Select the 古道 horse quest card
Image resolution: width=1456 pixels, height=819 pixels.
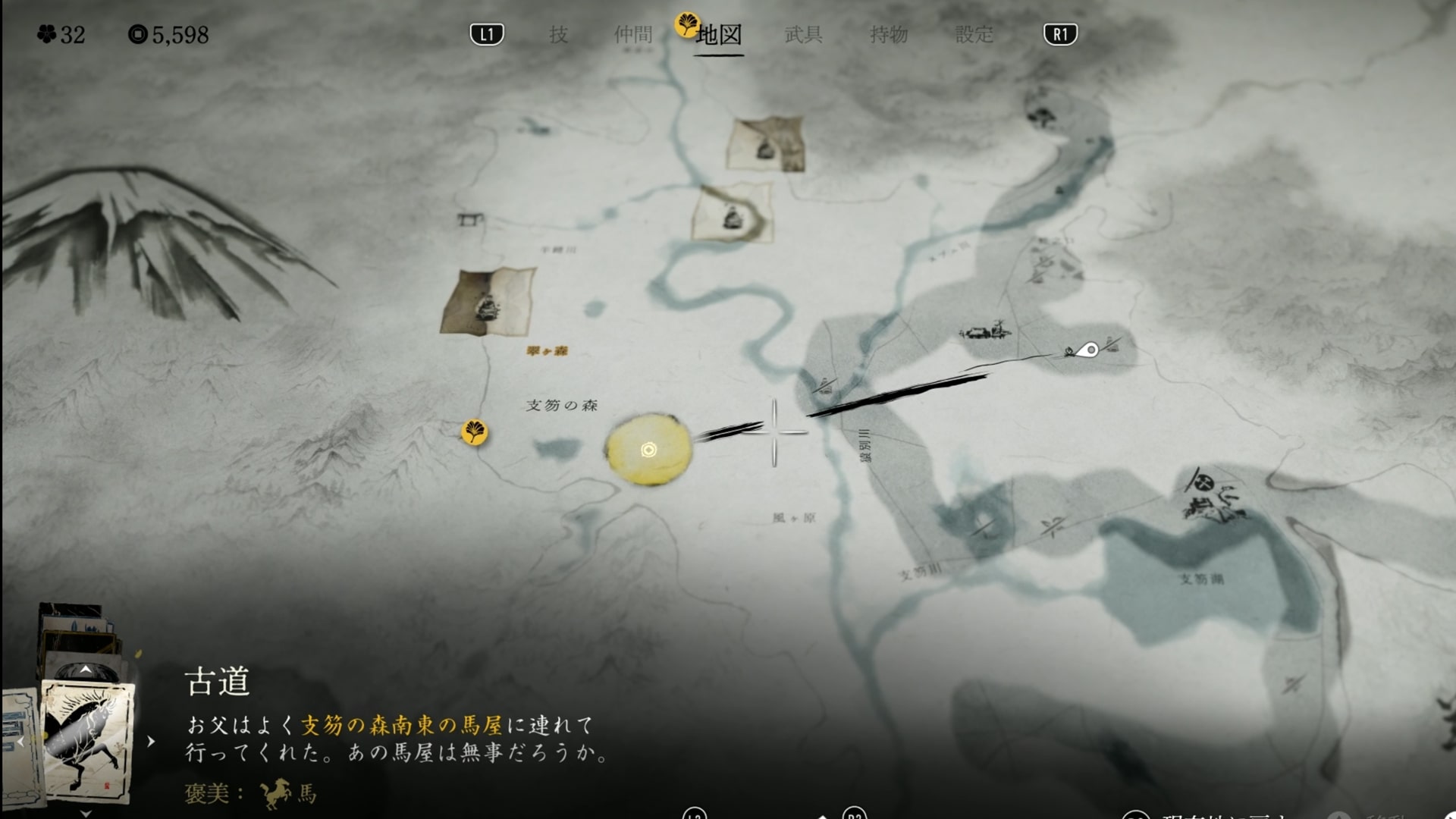(87, 739)
